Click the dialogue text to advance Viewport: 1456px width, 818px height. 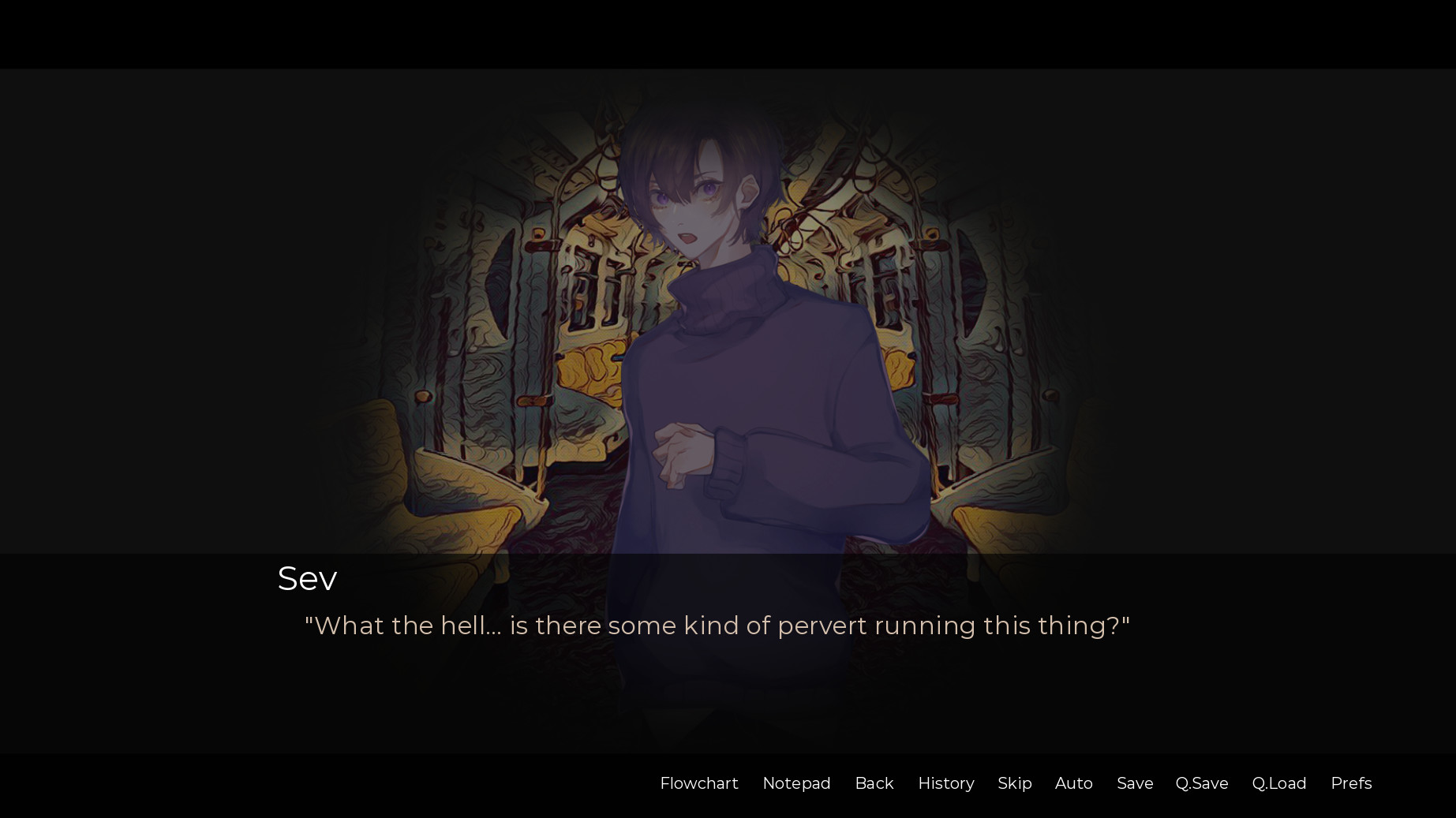[717, 625]
